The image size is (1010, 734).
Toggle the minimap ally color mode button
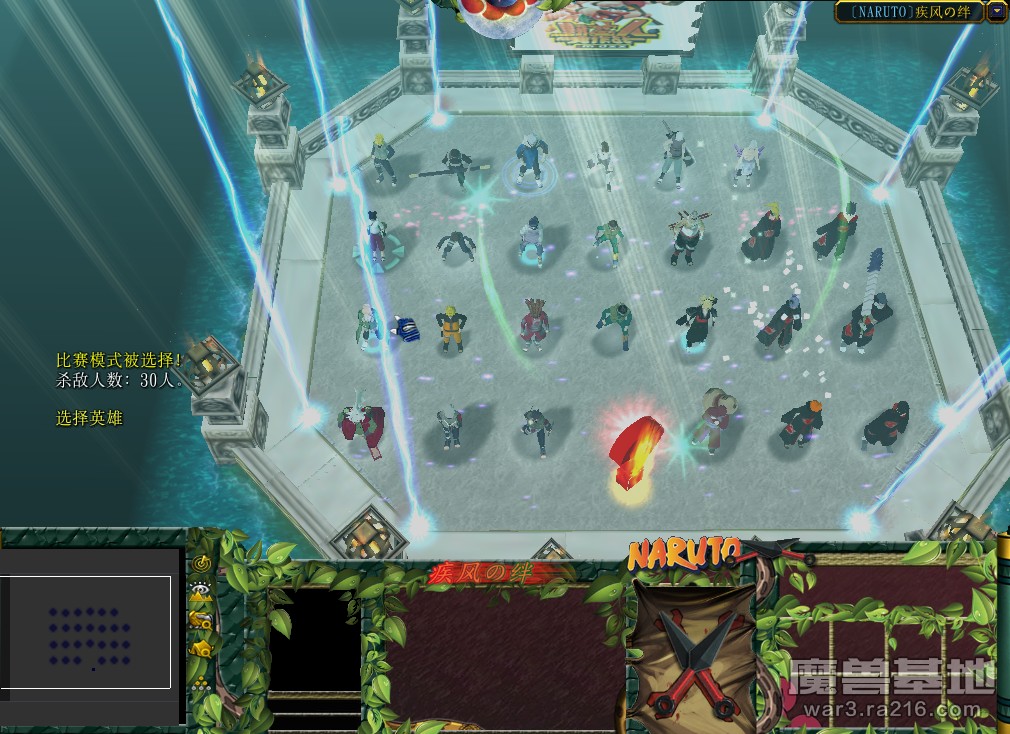pos(201,620)
